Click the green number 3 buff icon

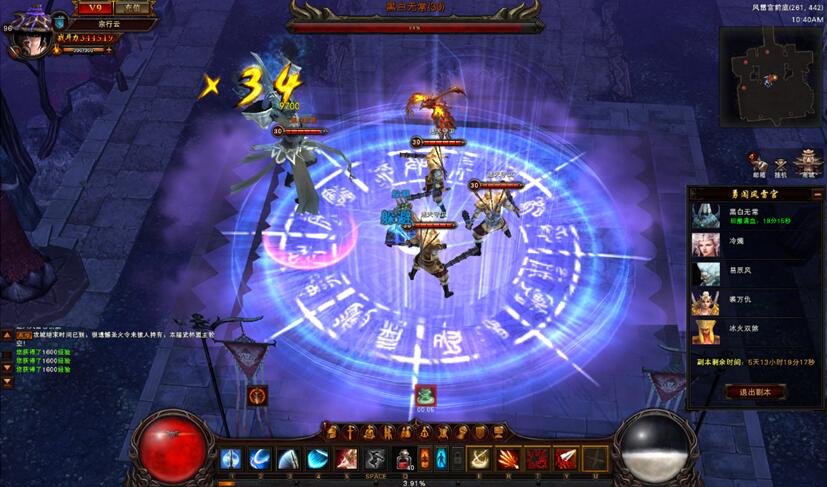click(x=426, y=395)
